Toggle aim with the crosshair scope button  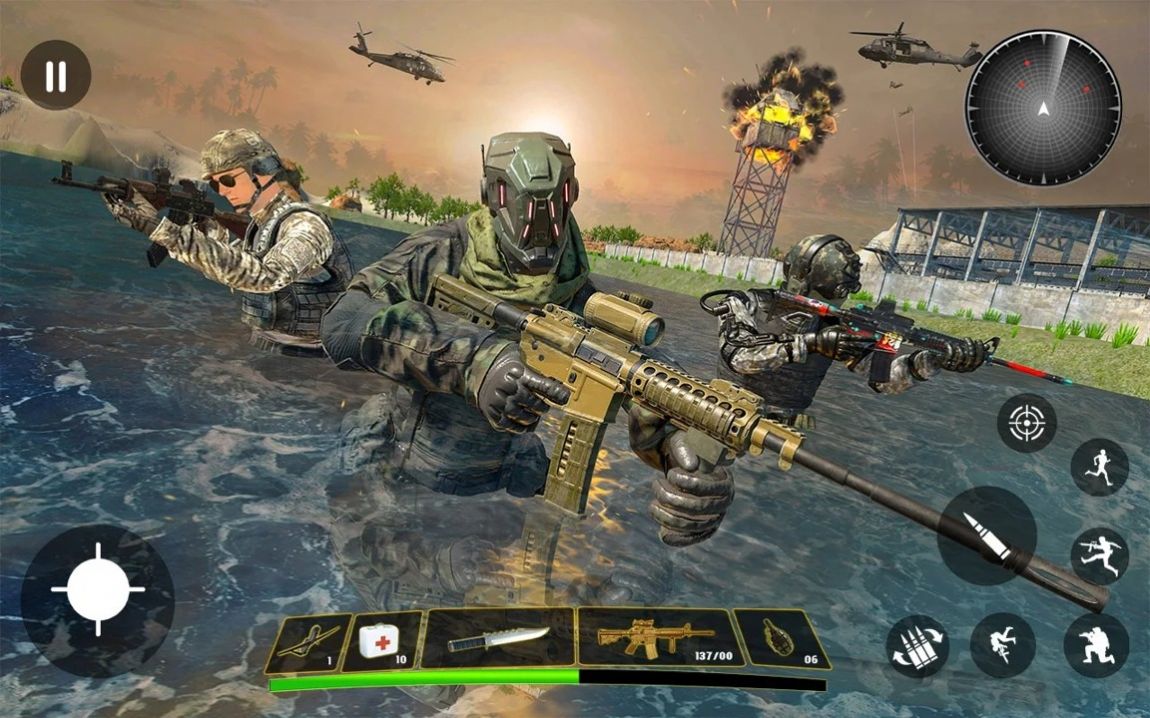click(x=1026, y=423)
